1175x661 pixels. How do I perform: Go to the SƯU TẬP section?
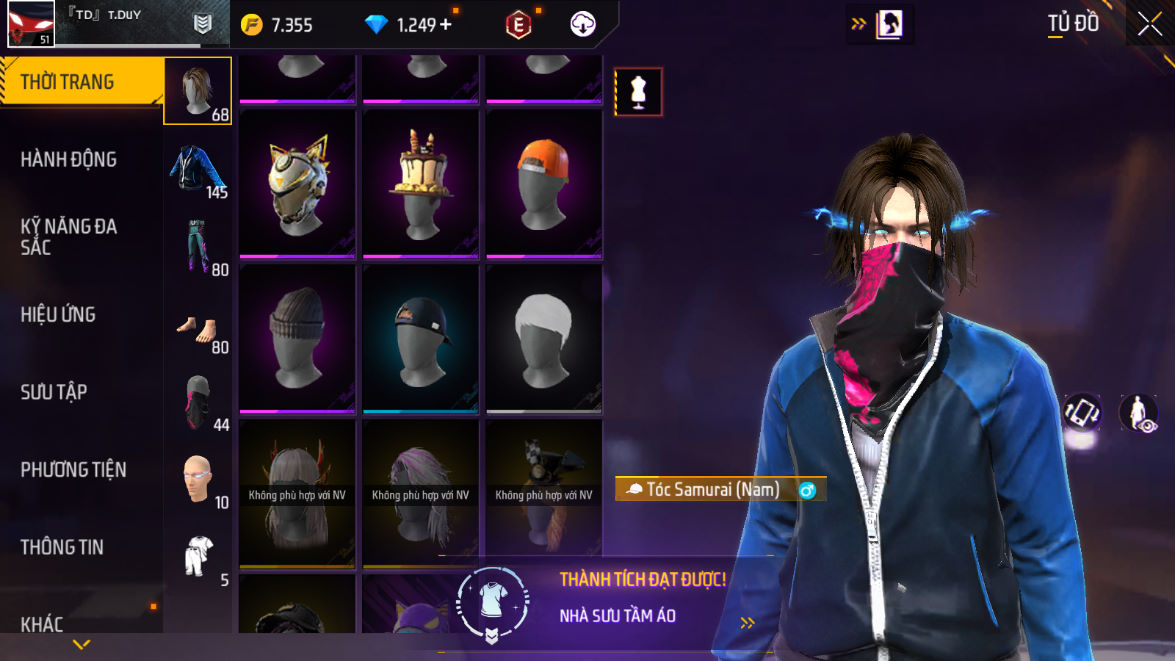(54, 392)
